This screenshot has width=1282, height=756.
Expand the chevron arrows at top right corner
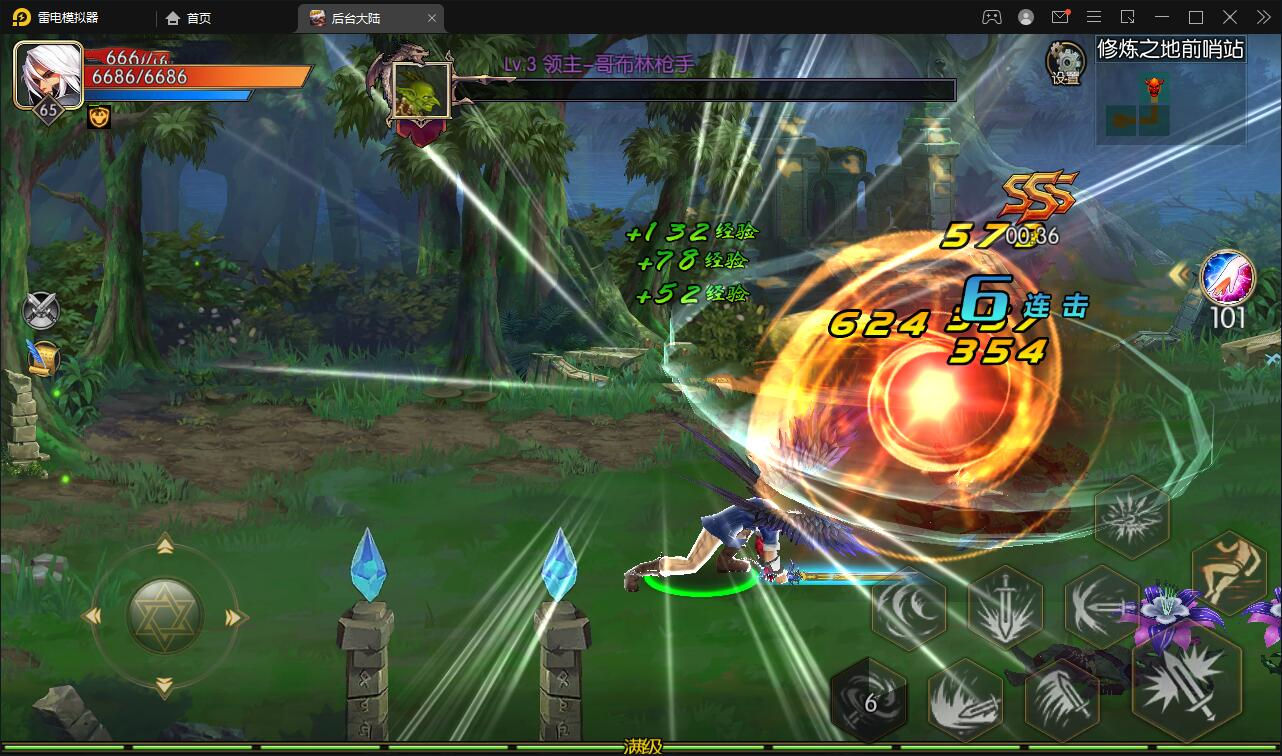tap(1262, 17)
